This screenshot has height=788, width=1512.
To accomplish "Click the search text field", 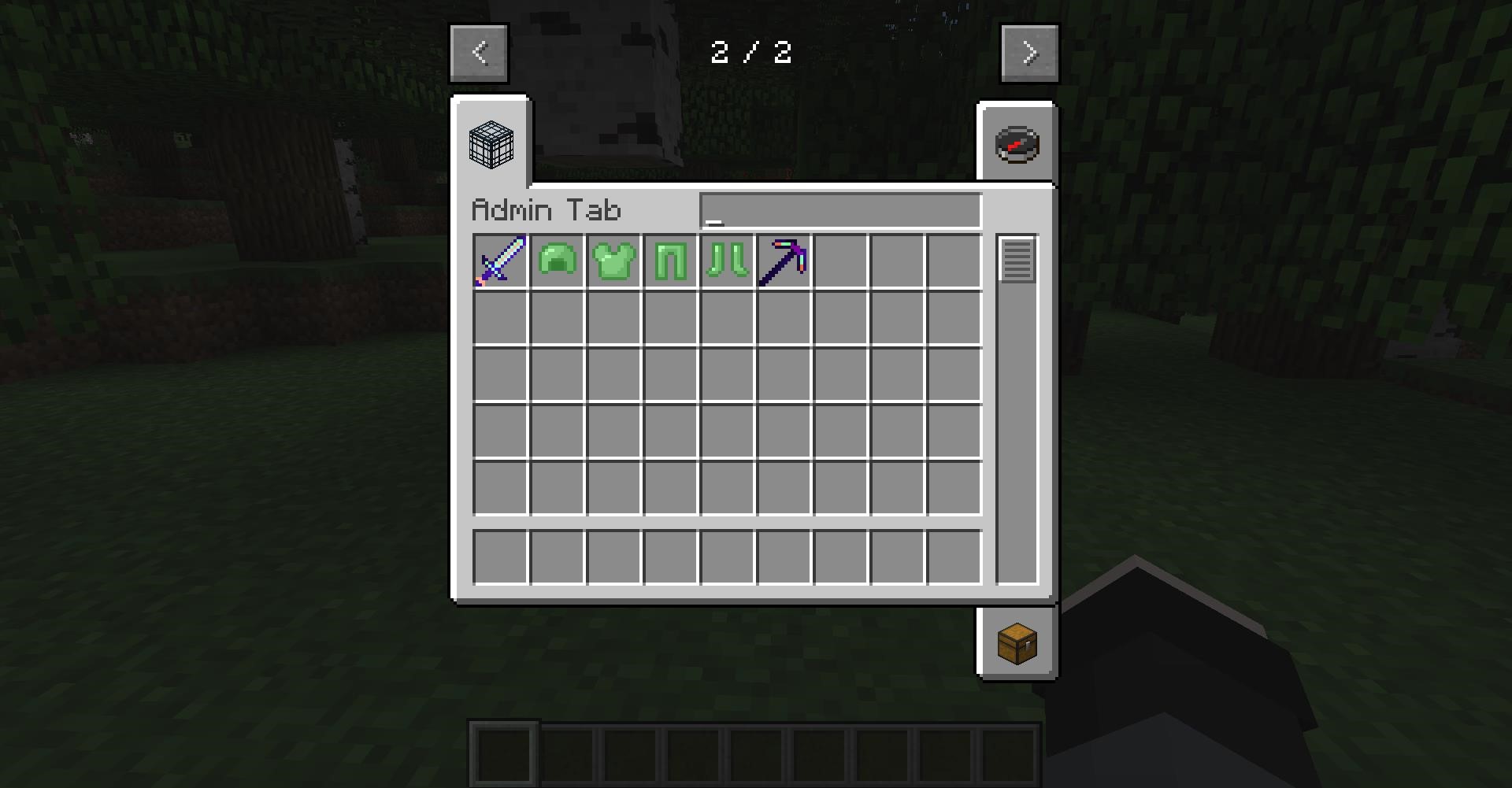I will click(x=839, y=209).
